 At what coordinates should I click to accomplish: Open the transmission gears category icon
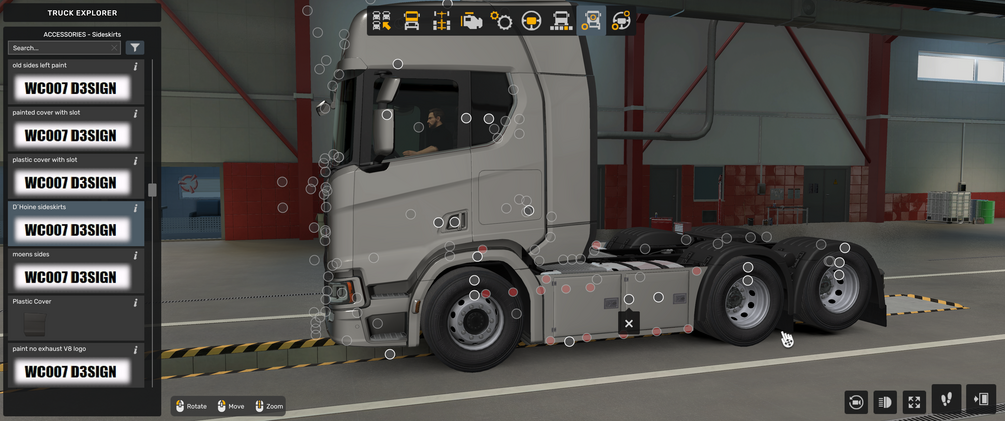(x=501, y=19)
